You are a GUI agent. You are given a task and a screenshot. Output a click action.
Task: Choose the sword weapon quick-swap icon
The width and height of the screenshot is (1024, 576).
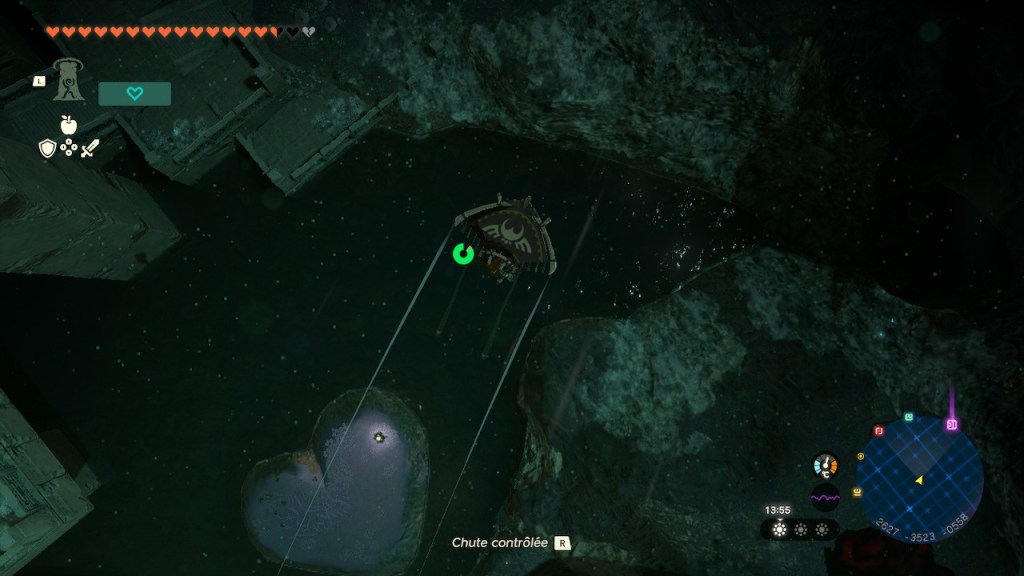pos(90,149)
